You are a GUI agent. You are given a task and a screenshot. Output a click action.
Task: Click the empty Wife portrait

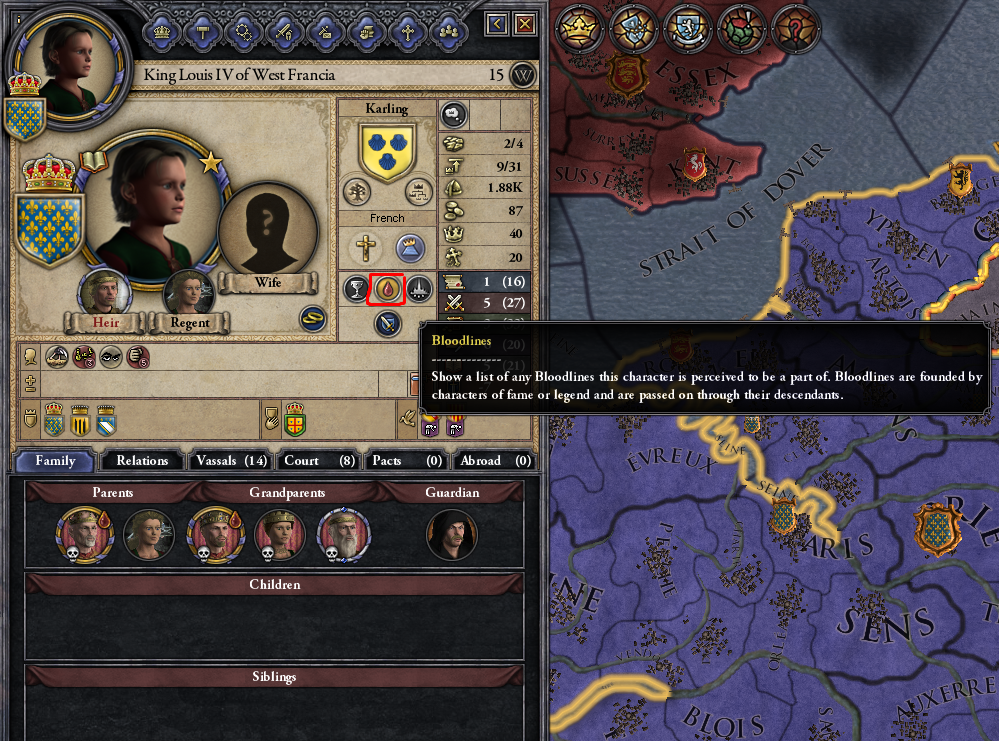[x=267, y=228]
